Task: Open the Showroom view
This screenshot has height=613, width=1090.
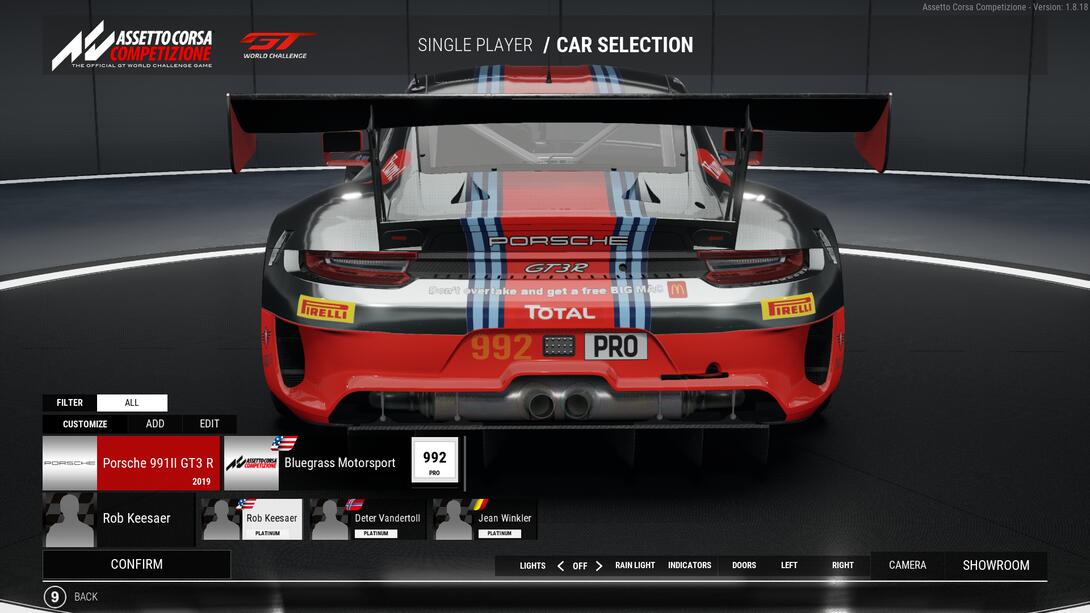Action: (x=996, y=565)
